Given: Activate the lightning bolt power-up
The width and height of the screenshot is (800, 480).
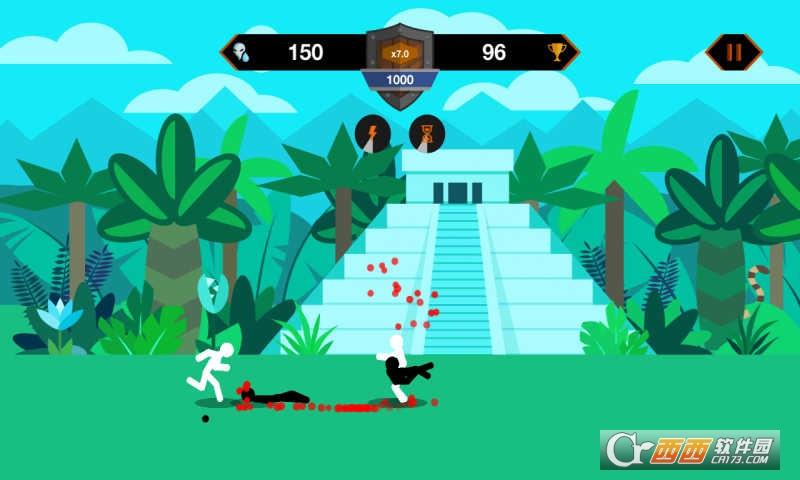Looking at the screenshot, I should [x=373, y=134].
